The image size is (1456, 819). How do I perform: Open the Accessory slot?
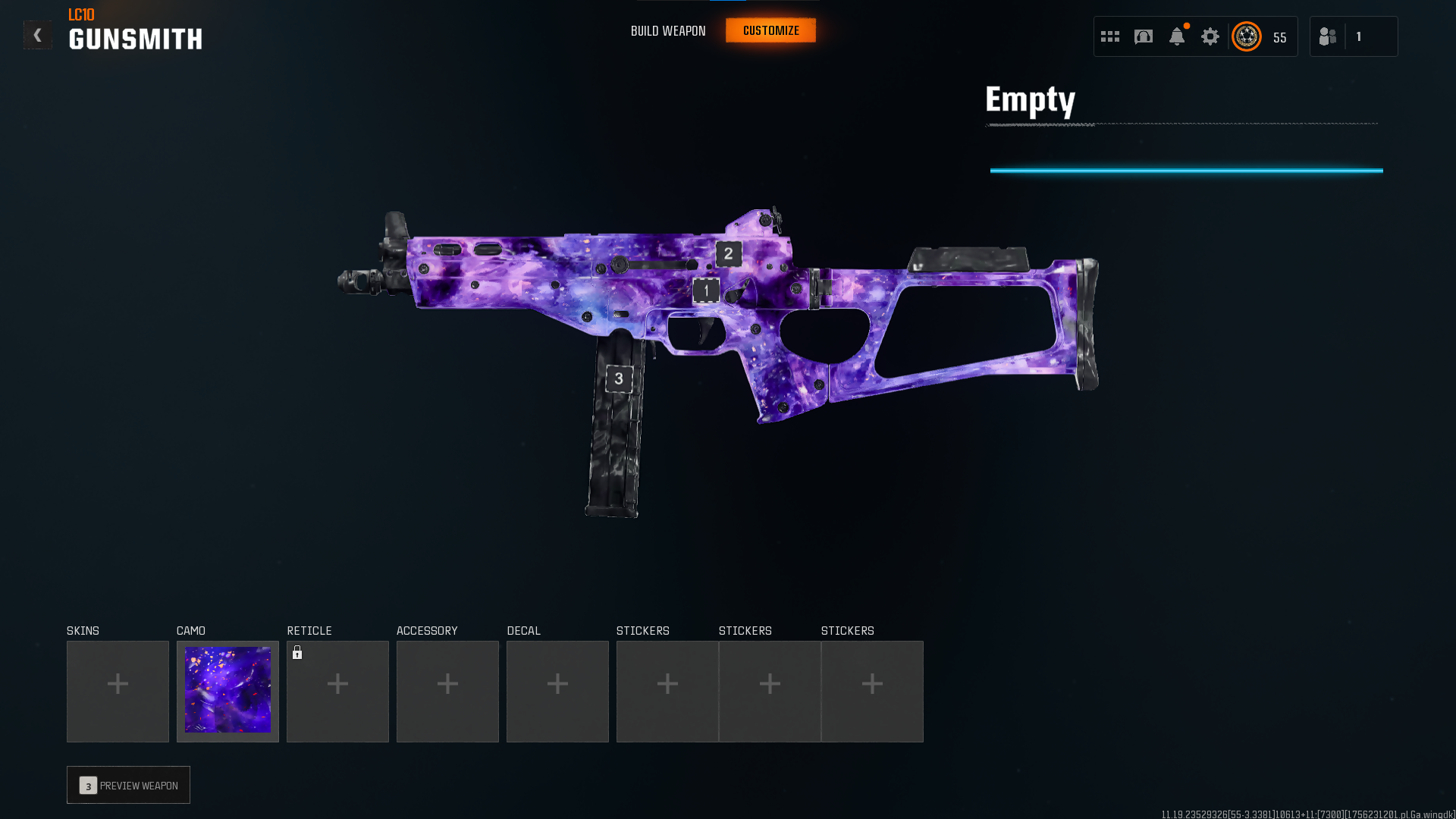tap(447, 691)
